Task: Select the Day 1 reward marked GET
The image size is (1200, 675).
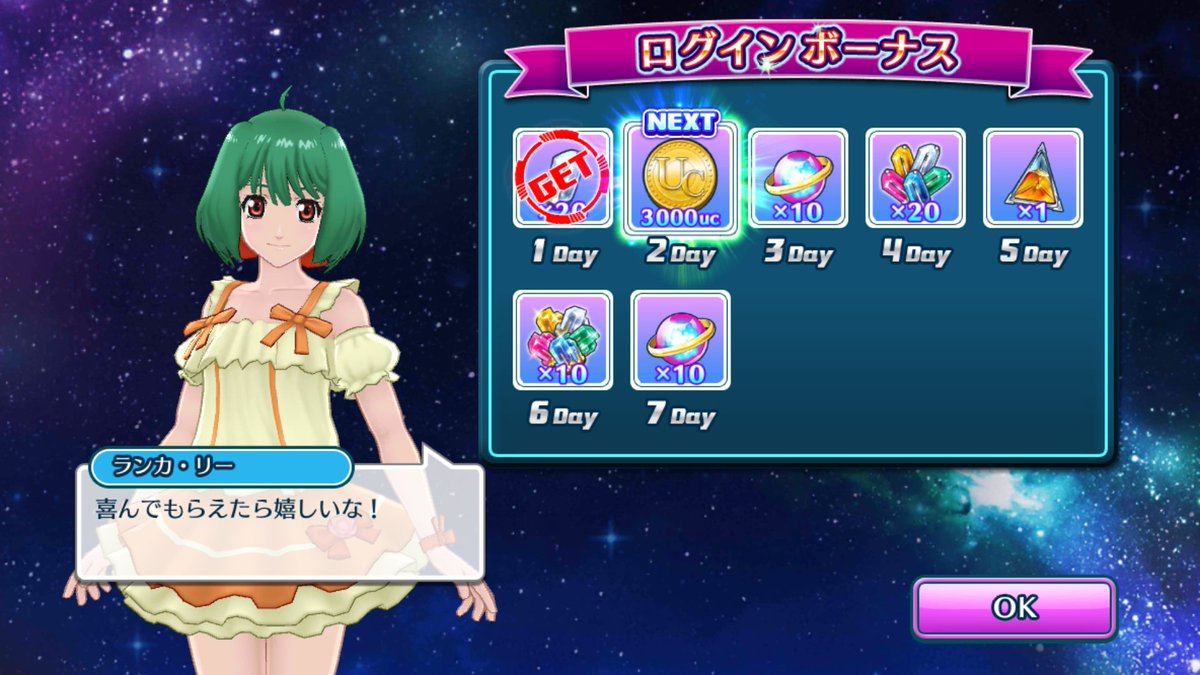Action: (563, 178)
